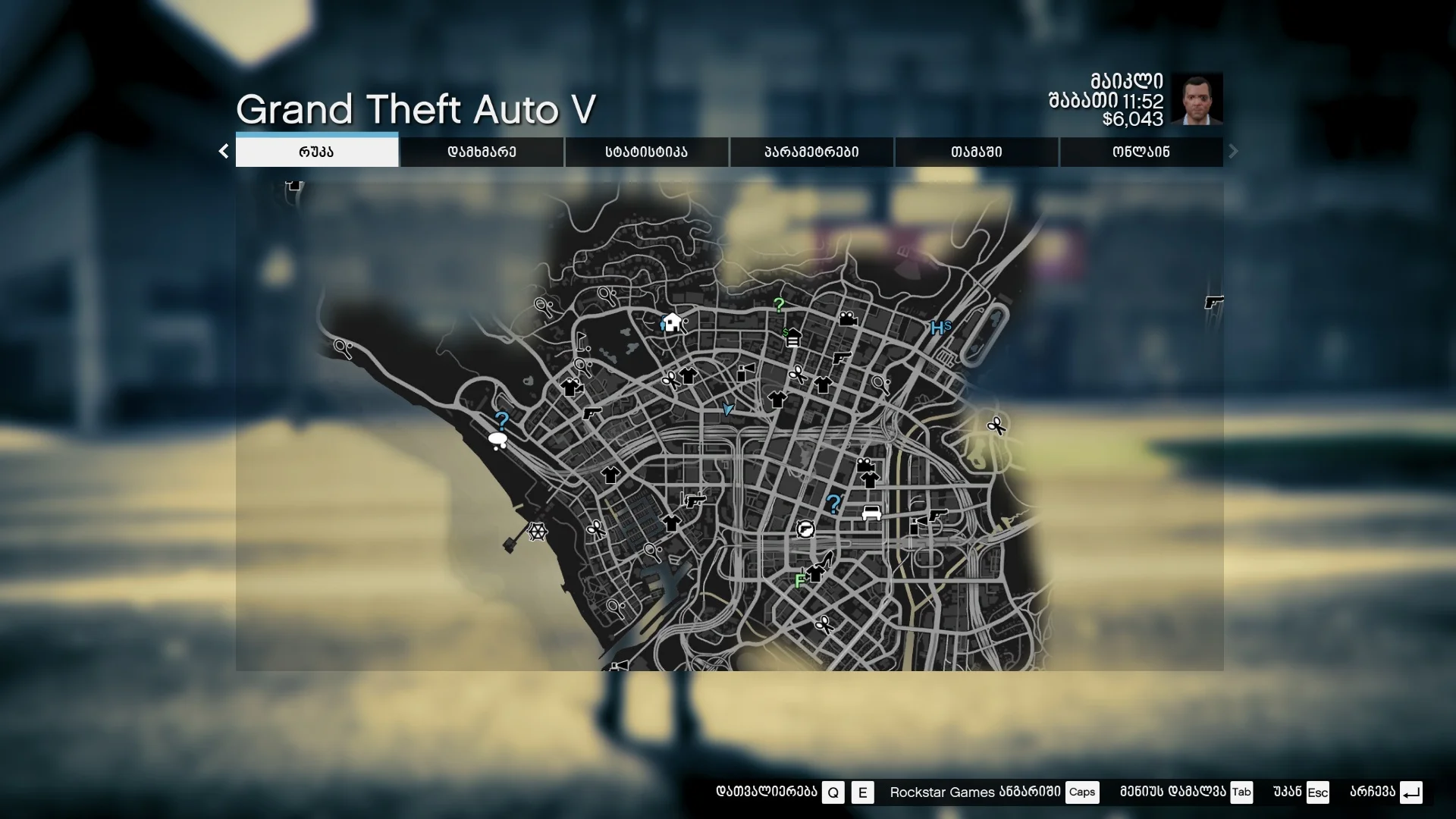This screenshot has height=819, width=1456.
Task: Select the white speech bubble map marker
Action: pyautogui.click(x=497, y=440)
